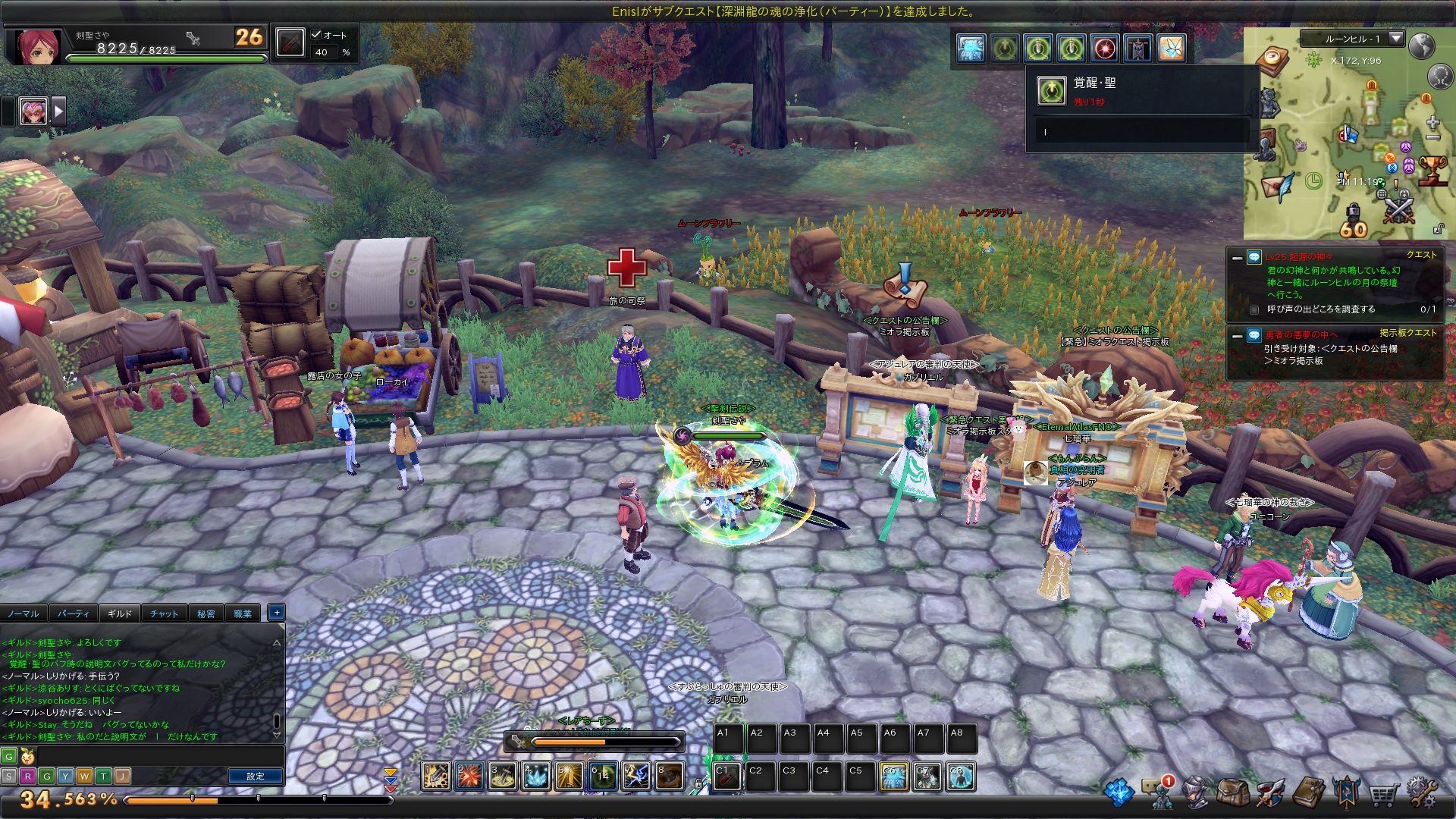Open the trophy ranking icon beside minimap
Image resolution: width=1456 pixels, height=819 pixels.
click(1432, 170)
